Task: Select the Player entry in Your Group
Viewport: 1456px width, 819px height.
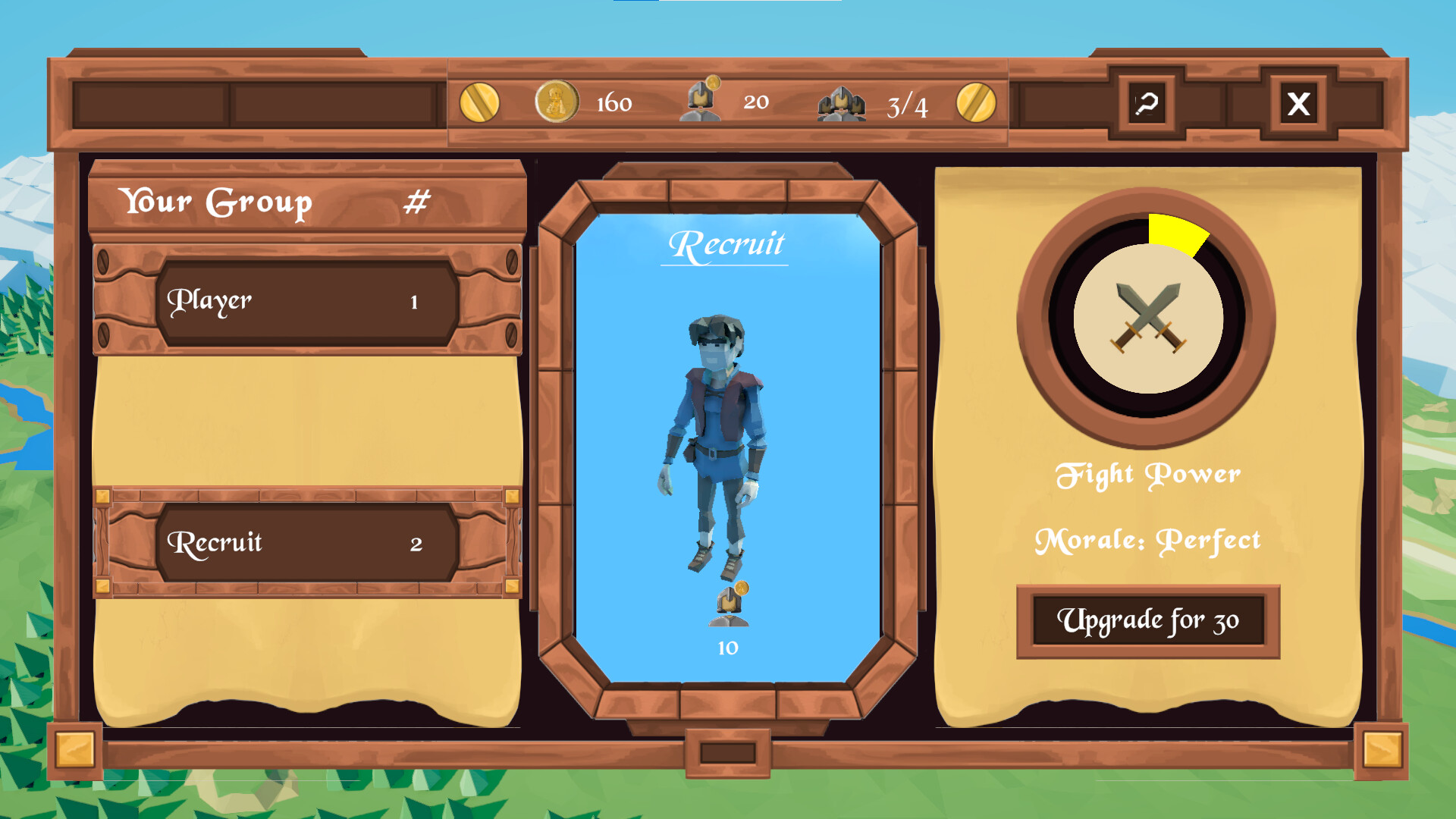Action: tap(307, 300)
